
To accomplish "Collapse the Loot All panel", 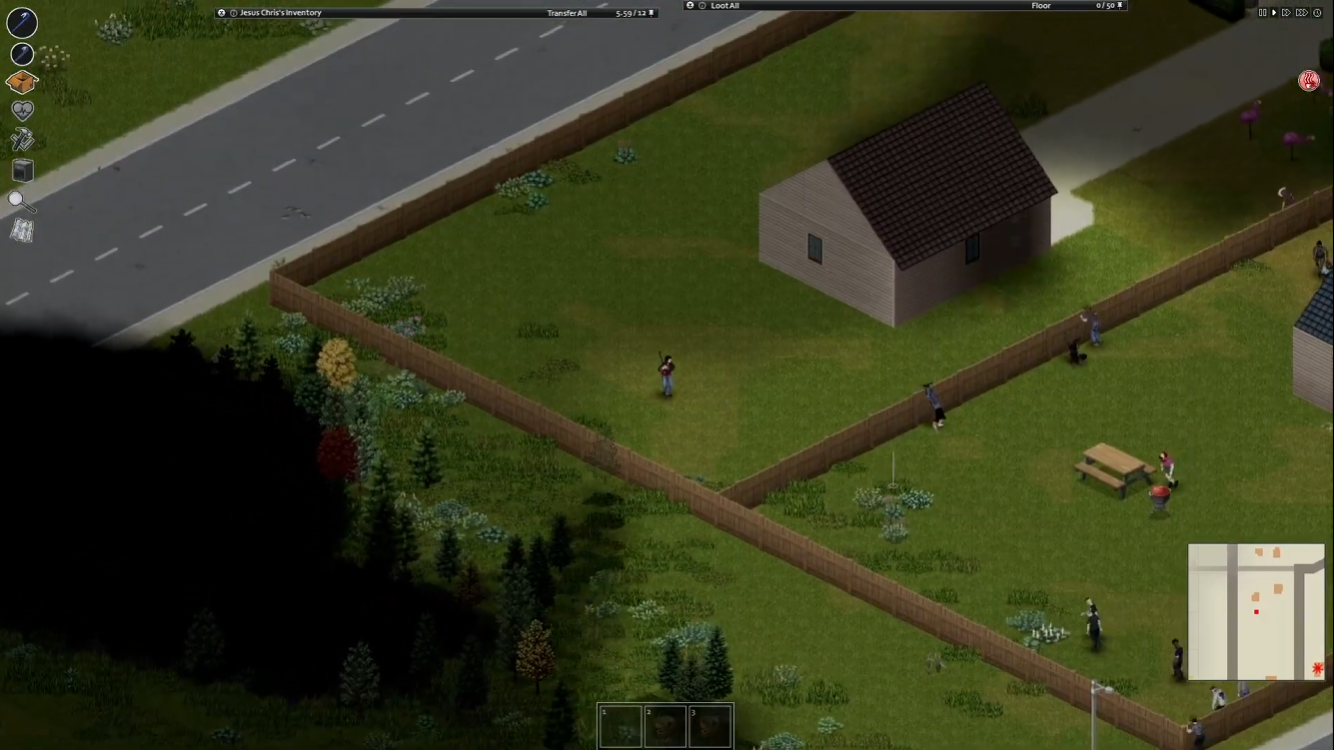I will click(x=689, y=5).
